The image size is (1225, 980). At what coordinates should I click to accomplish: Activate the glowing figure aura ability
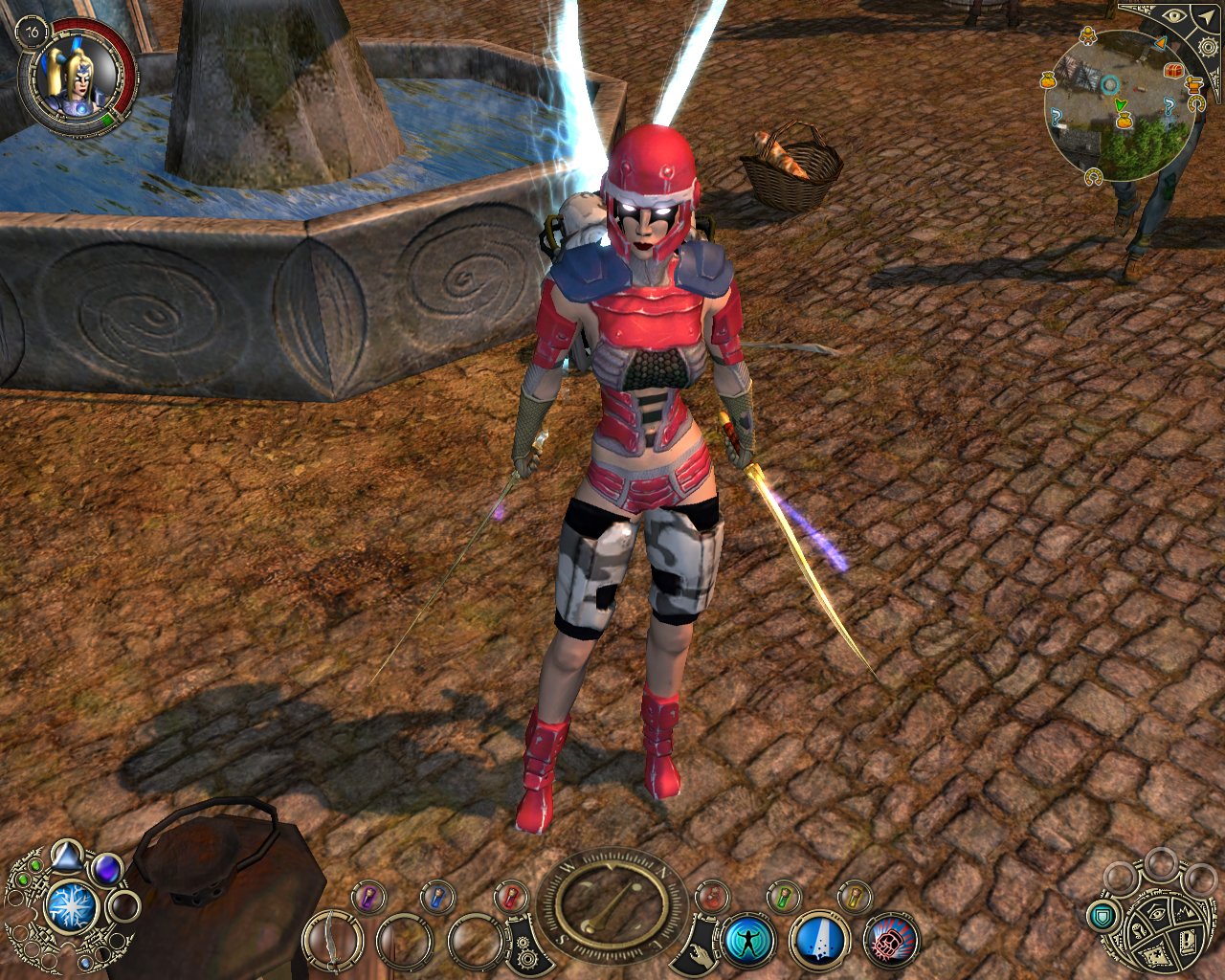click(x=747, y=940)
